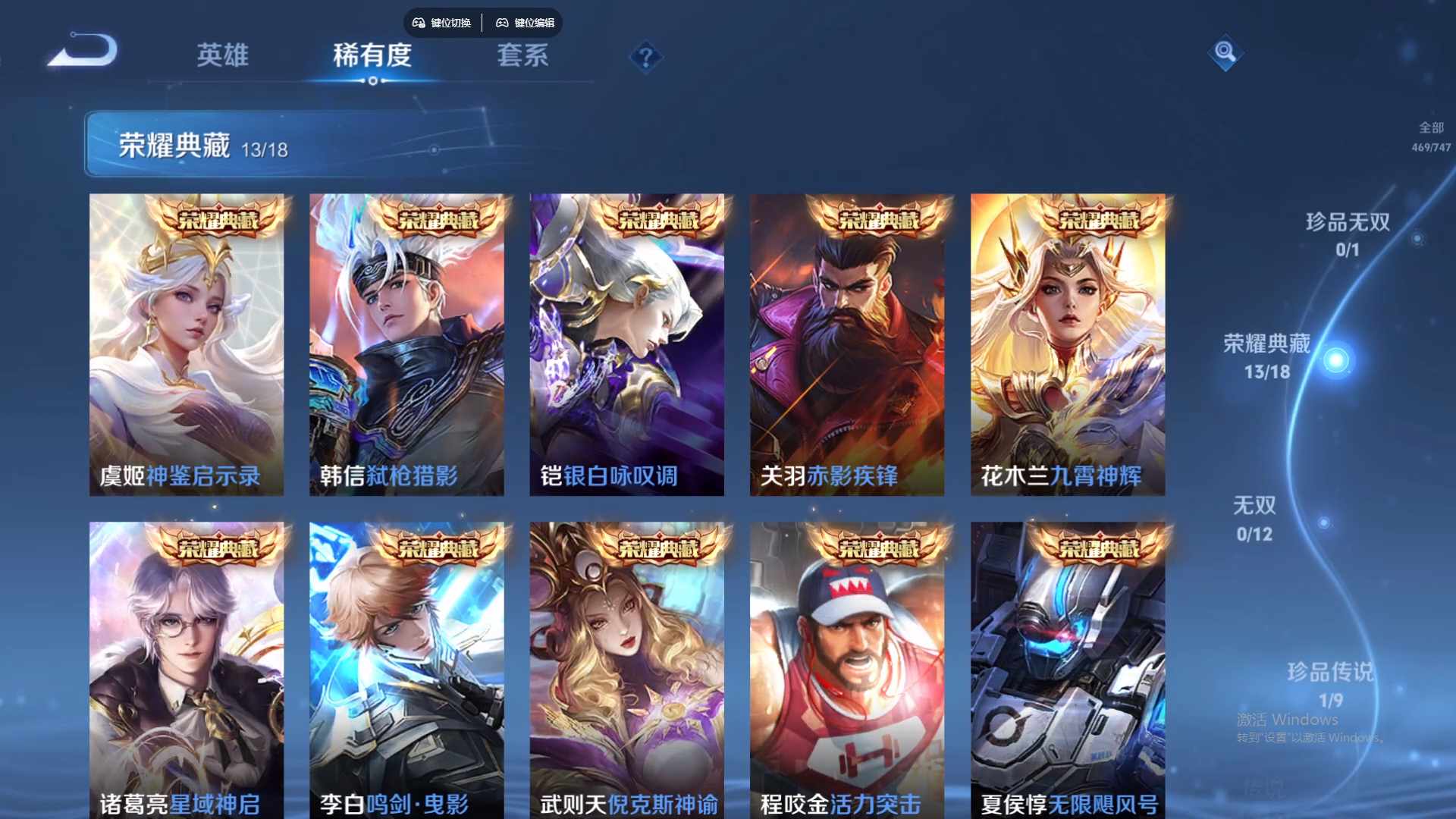Viewport: 1456px width, 819px height.
Task: Select the 稀有度 tab
Action: click(x=372, y=55)
